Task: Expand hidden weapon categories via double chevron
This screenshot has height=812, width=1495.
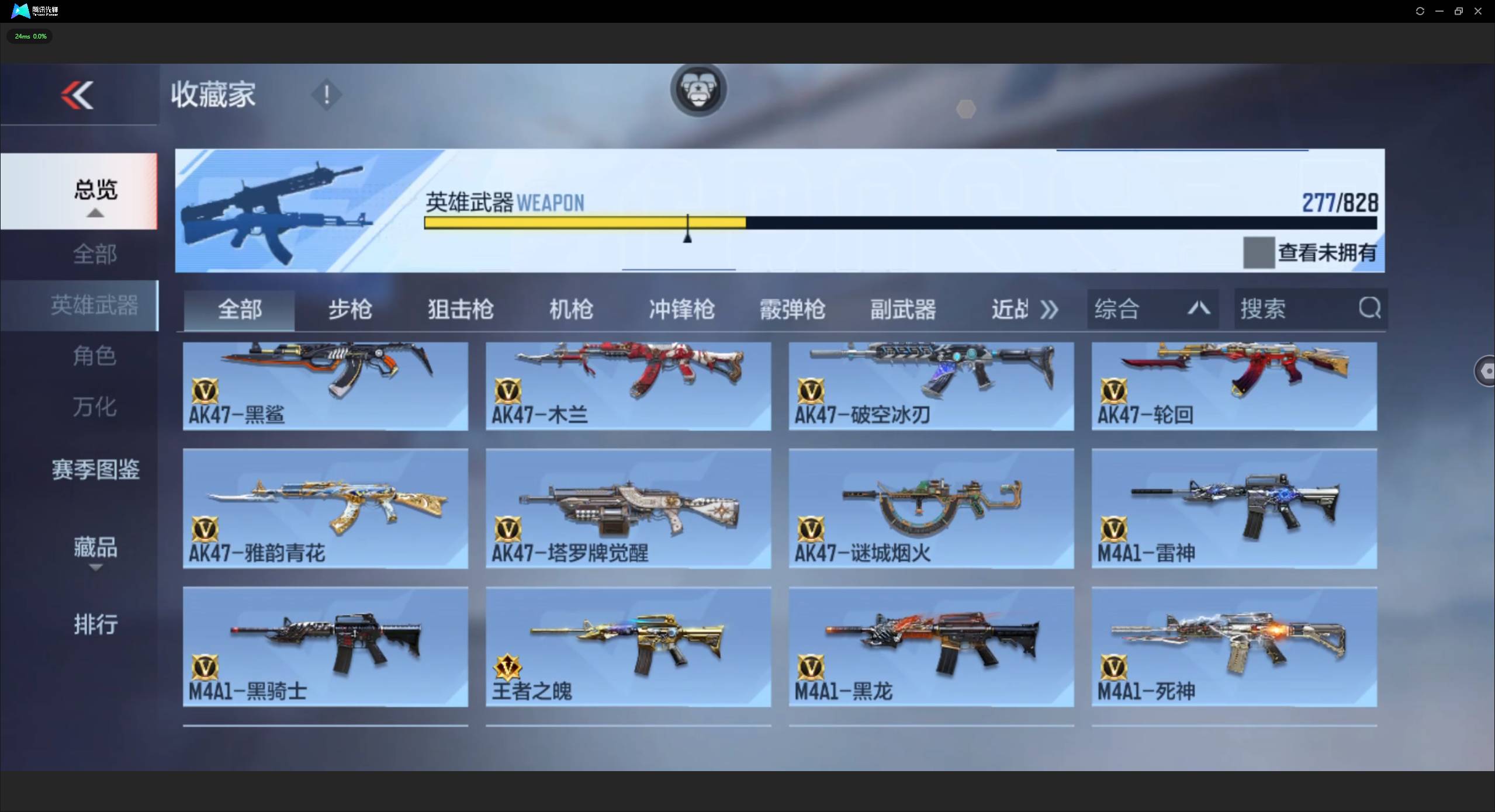Action: (x=1049, y=309)
